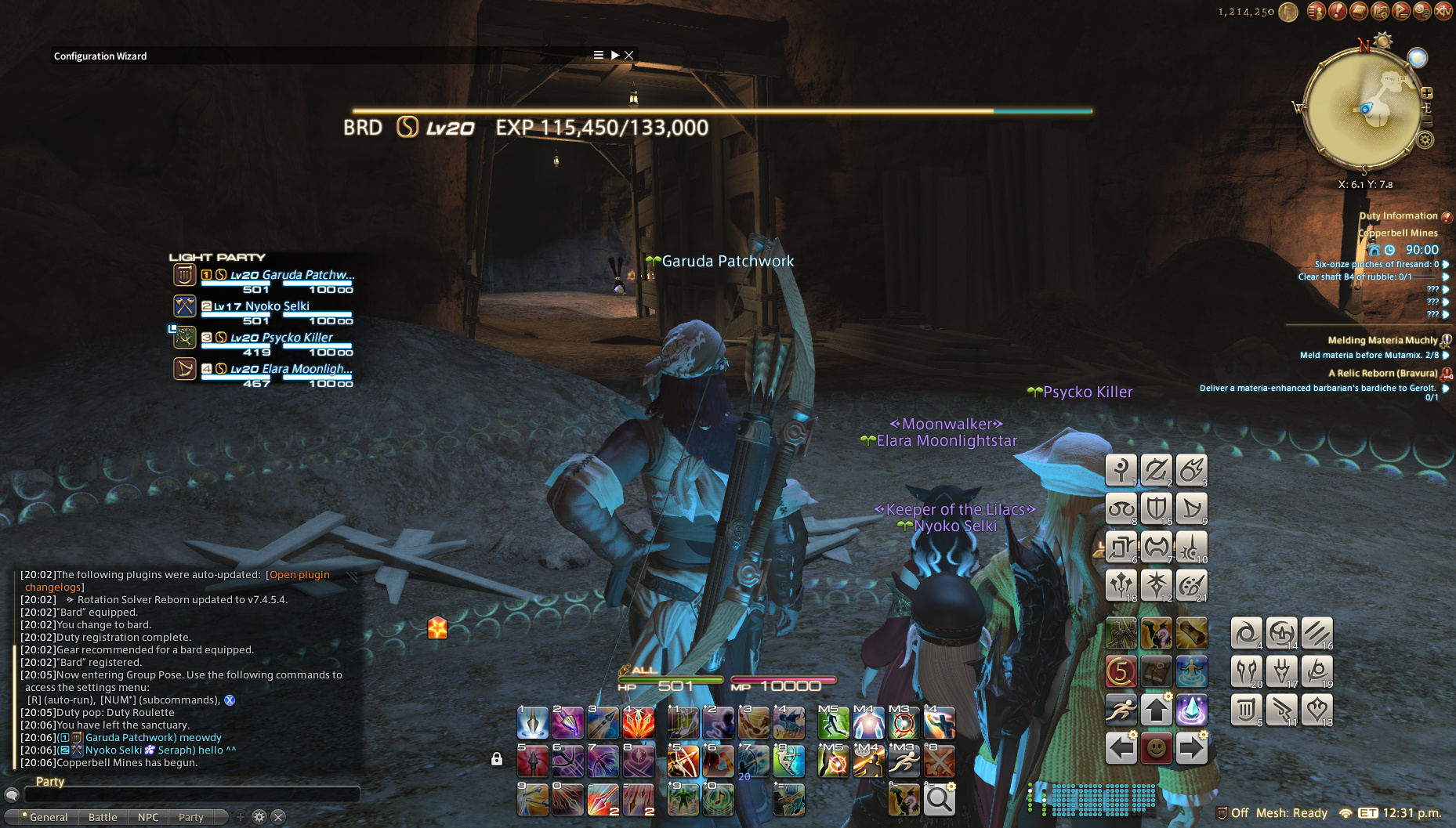Zoom in on the minimap

pyautogui.click(x=1427, y=93)
